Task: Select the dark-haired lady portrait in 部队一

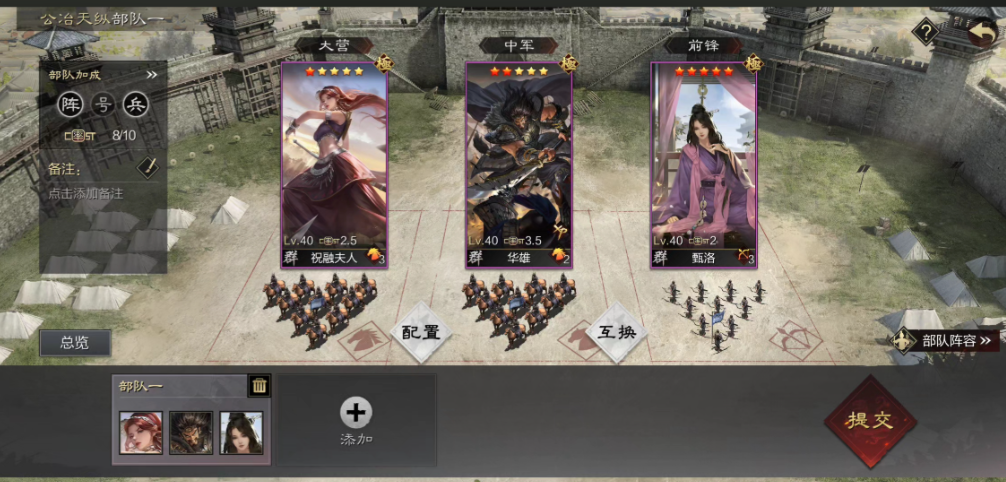Action: [x=241, y=433]
